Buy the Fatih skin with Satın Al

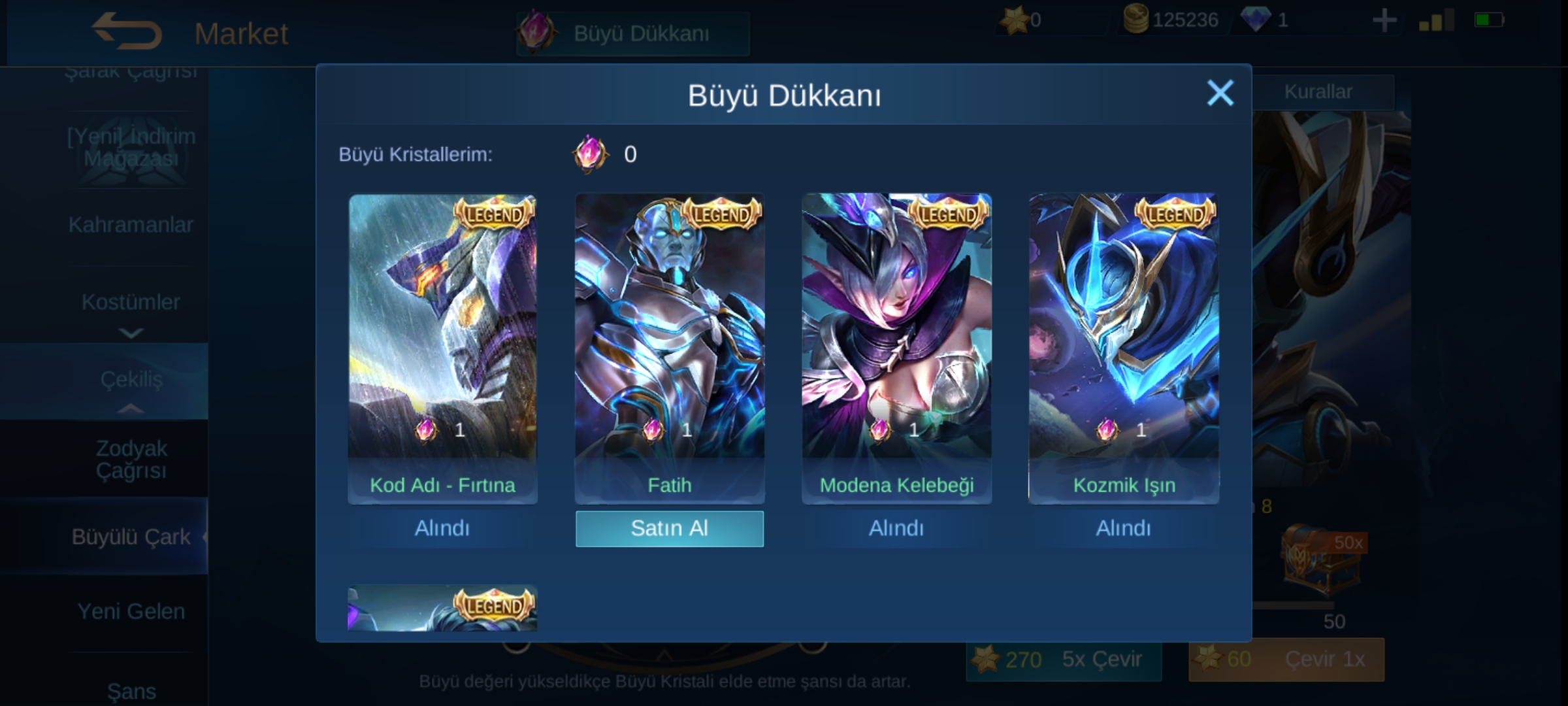coord(669,528)
